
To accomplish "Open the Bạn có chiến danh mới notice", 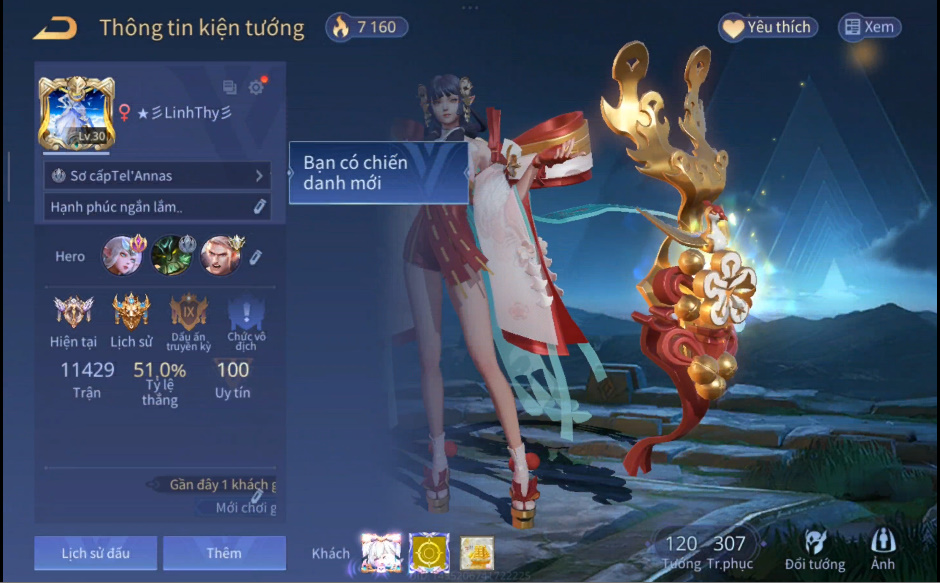I will tap(378, 172).
